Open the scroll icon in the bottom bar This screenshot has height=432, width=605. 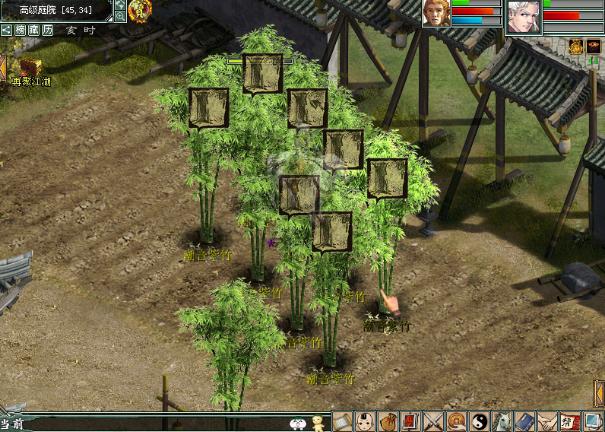(x=342, y=422)
